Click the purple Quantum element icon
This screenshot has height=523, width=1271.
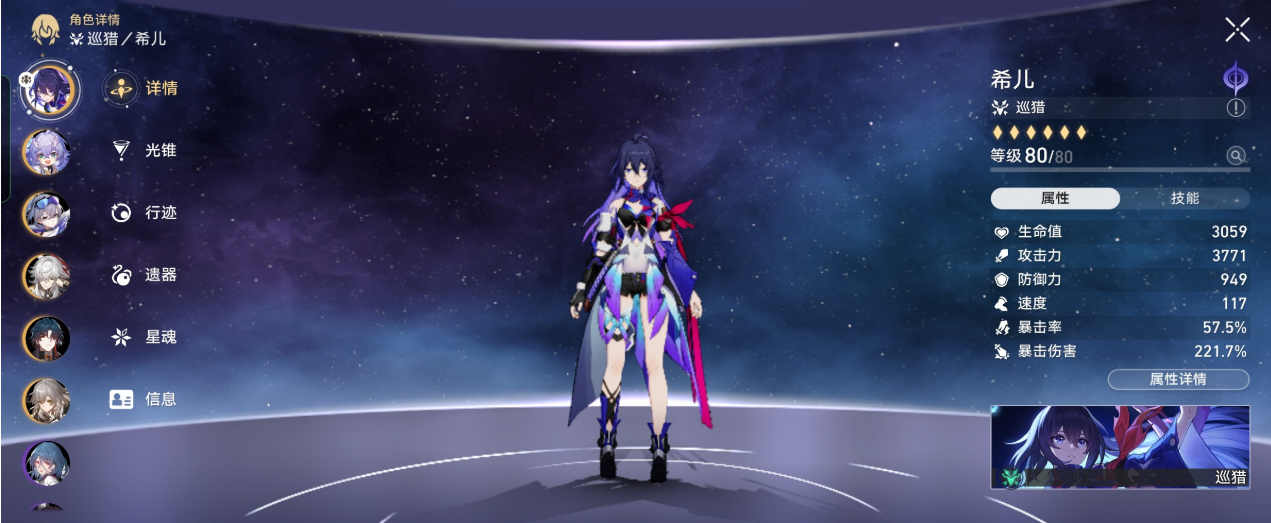pos(1236,78)
